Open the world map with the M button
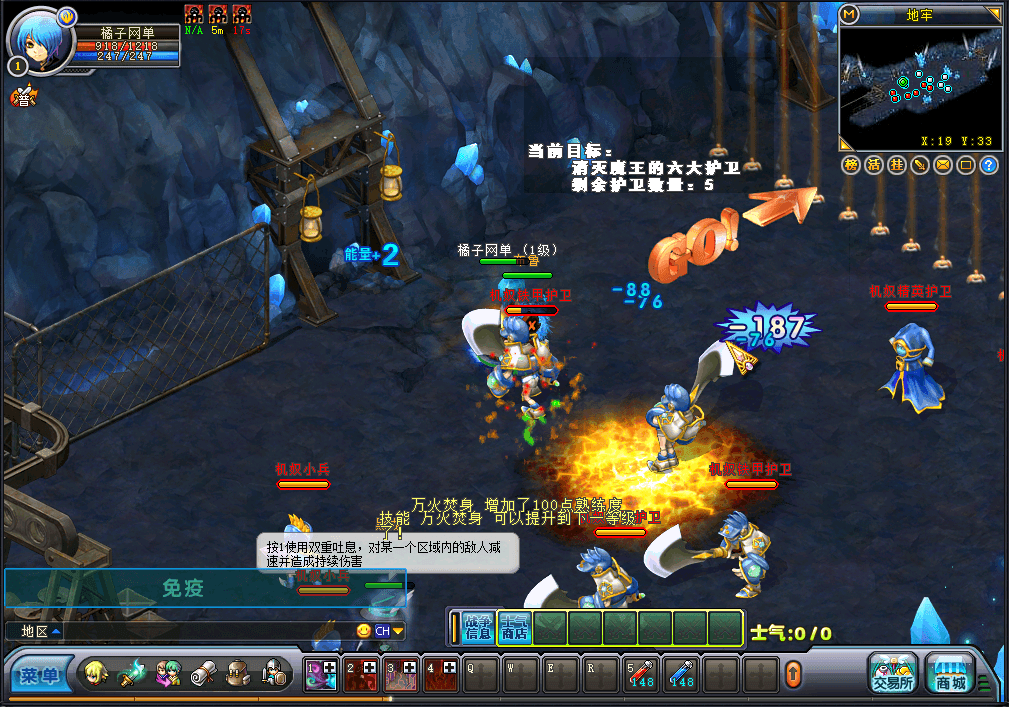 (x=850, y=14)
